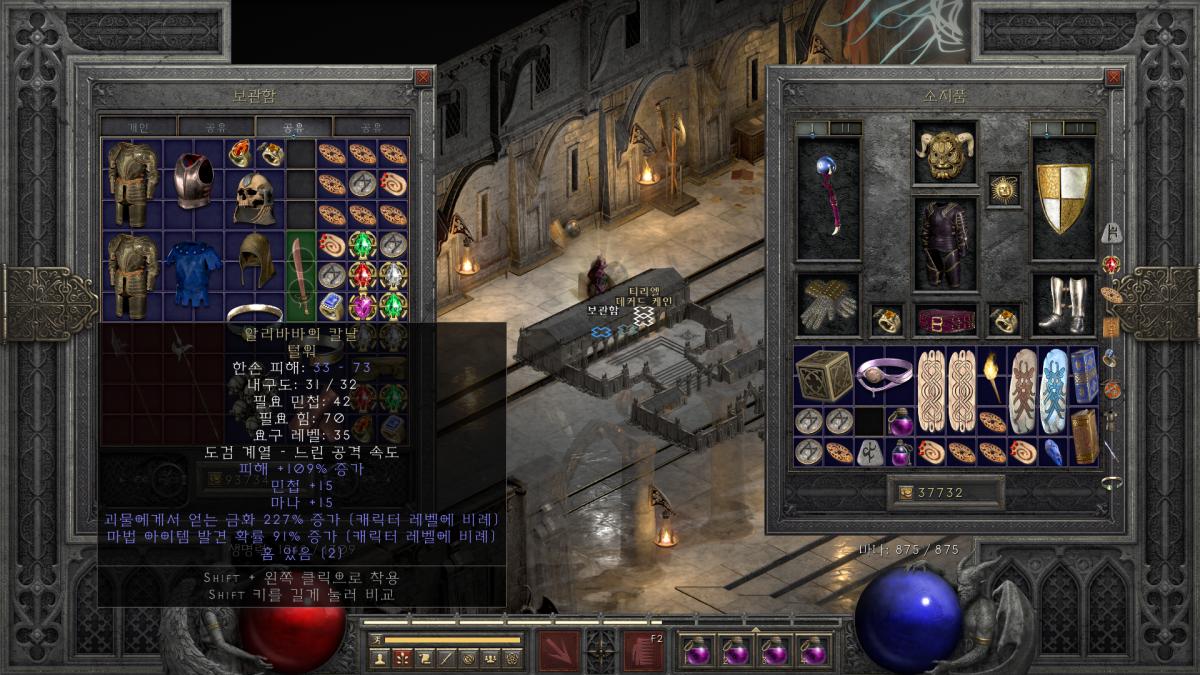Select the equipped chain gloves
Image resolution: width=1200 pixels, height=675 pixels.
point(828,304)
